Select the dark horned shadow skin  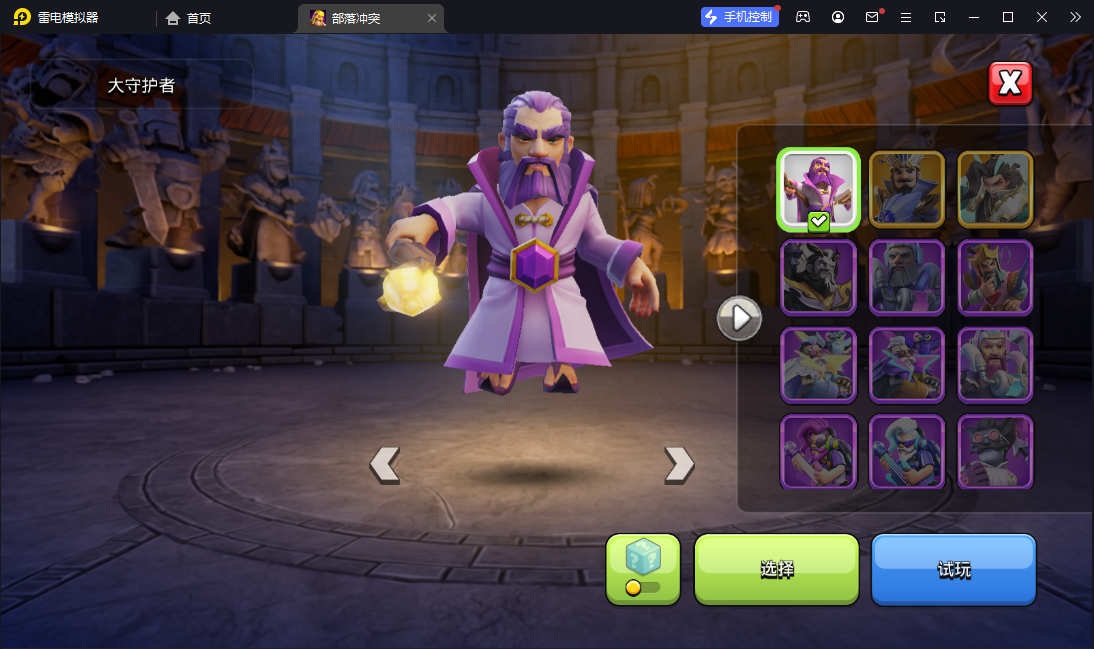(x=818, y=277)
